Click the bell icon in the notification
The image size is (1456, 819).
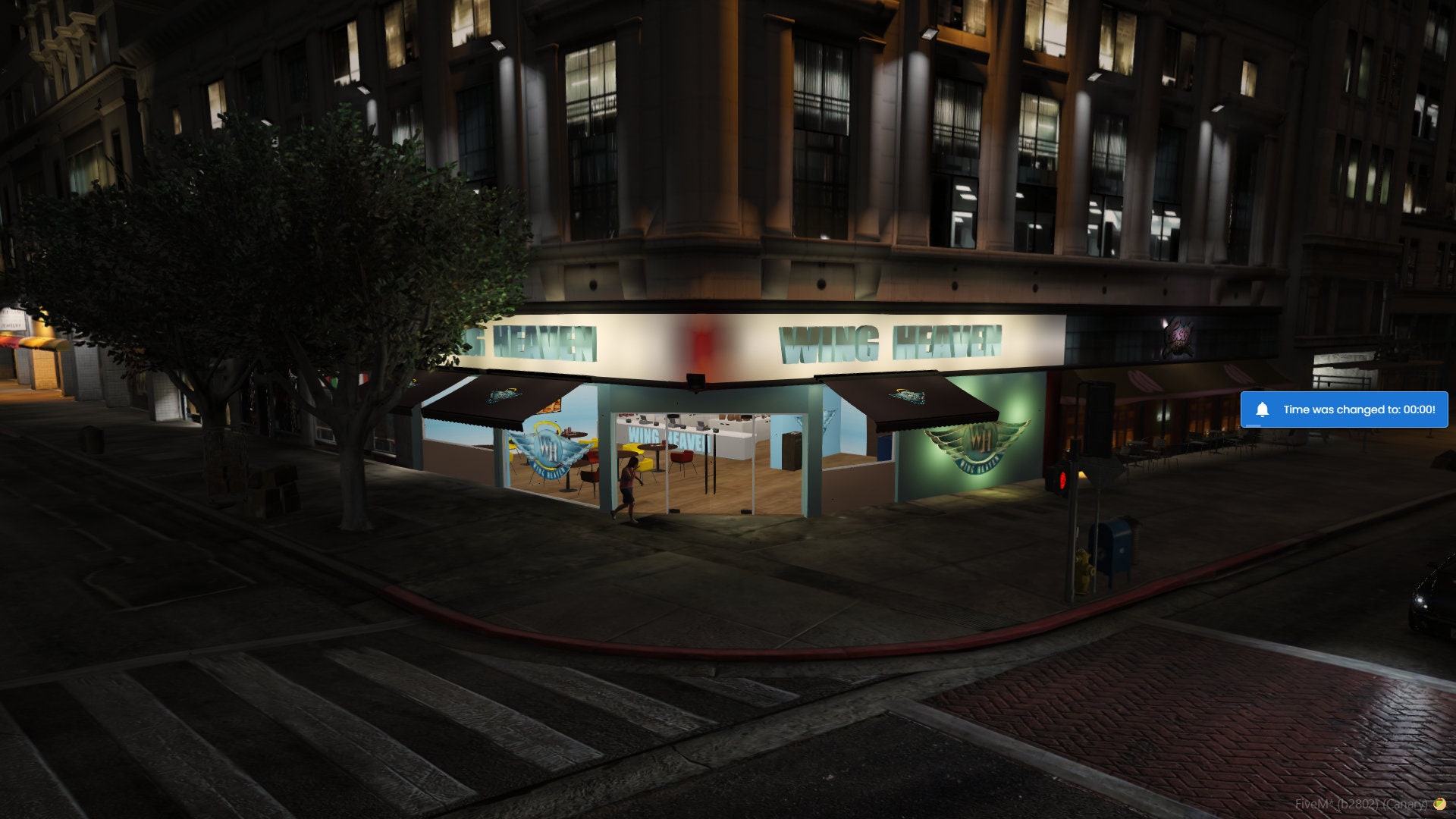1263,409
